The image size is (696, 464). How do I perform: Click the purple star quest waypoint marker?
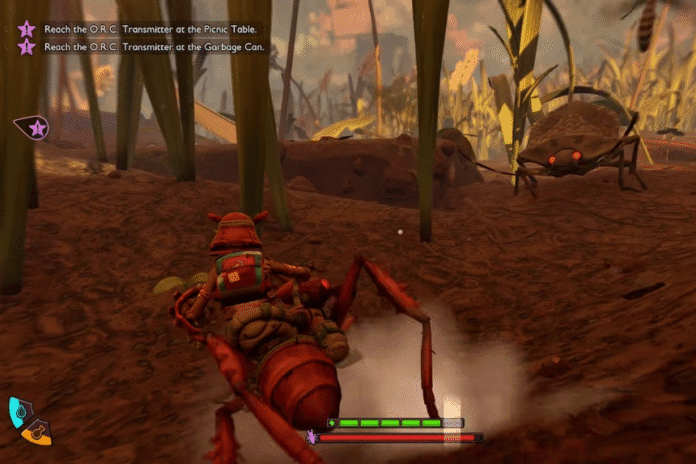[36, 127]
